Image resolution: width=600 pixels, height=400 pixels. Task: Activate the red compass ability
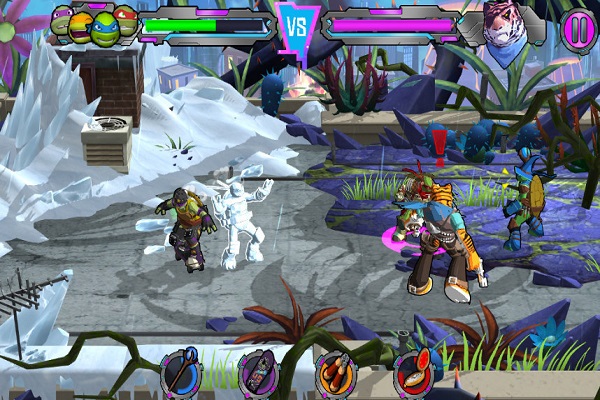coord(413,373)
